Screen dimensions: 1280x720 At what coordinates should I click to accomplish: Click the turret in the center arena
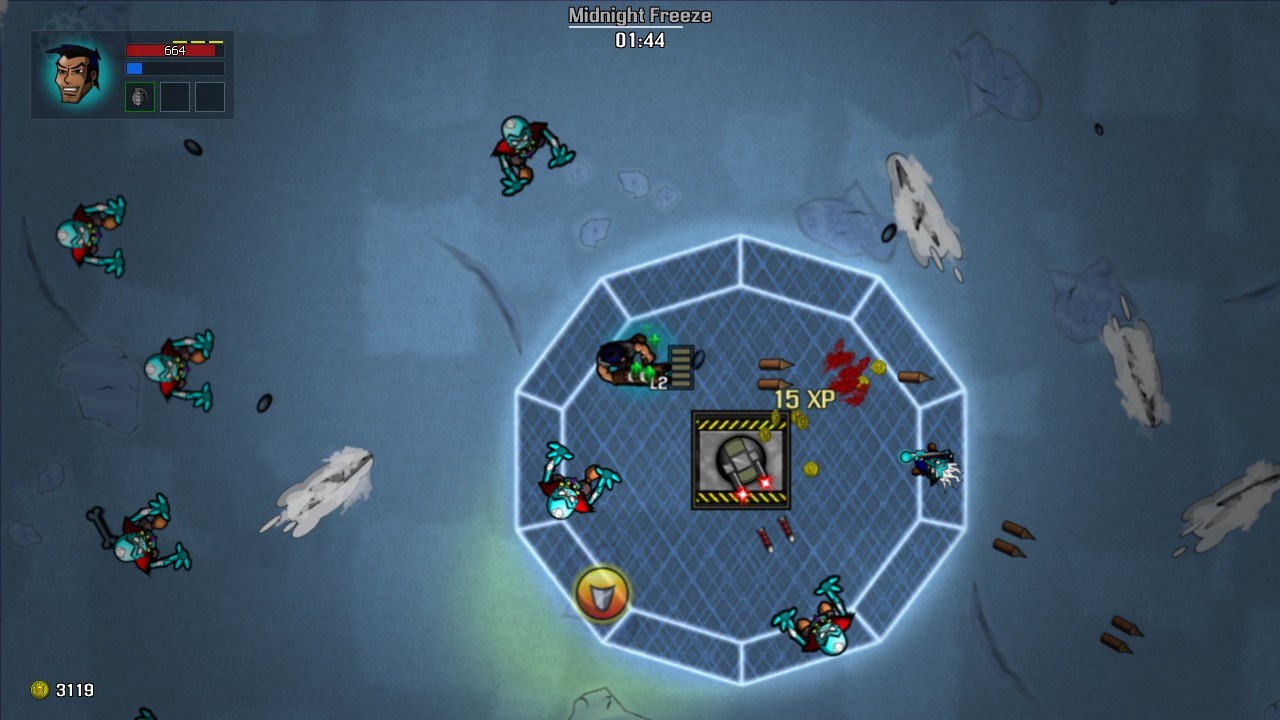(740, 460)
